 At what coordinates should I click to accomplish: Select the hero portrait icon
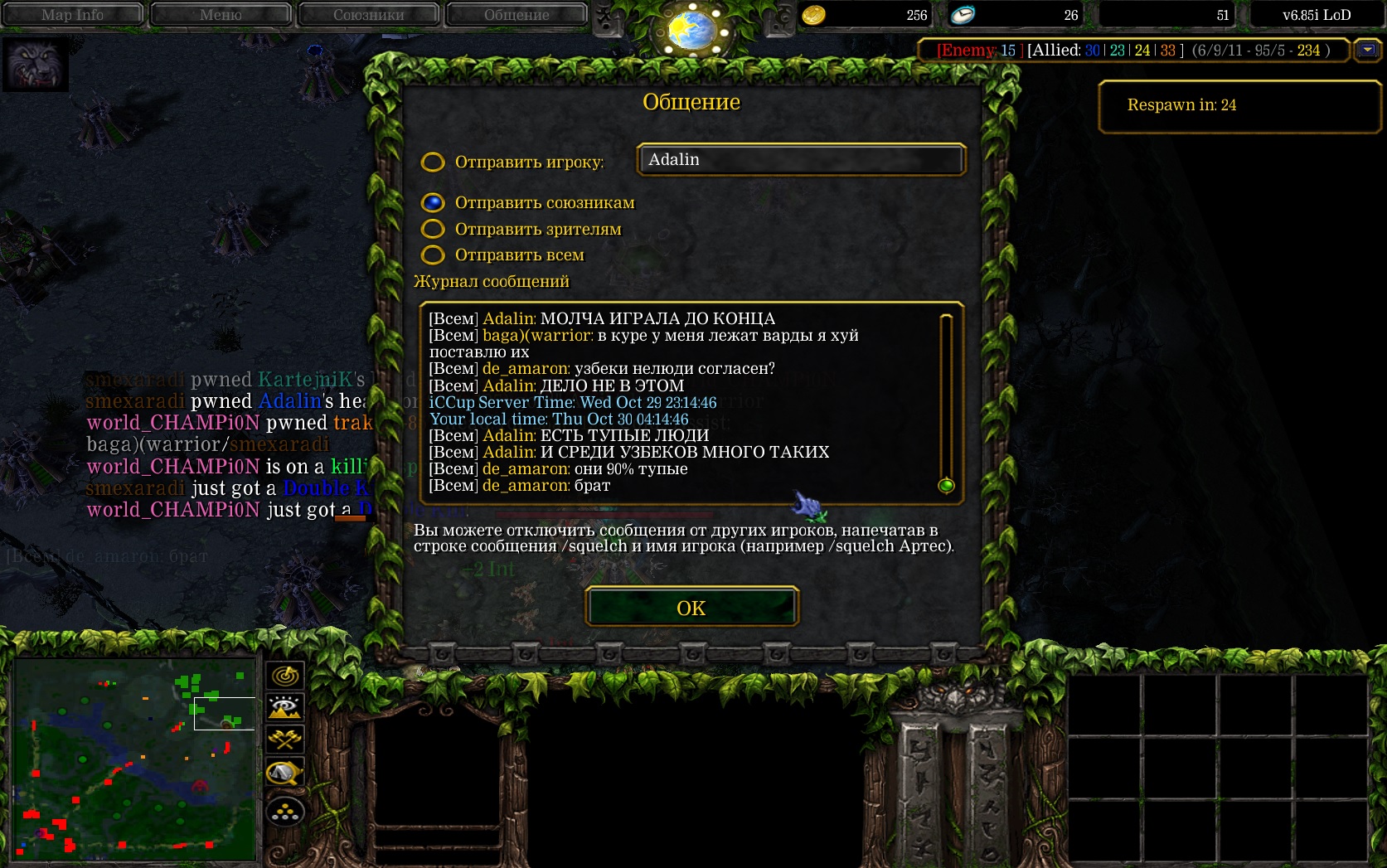coord(36,64)
